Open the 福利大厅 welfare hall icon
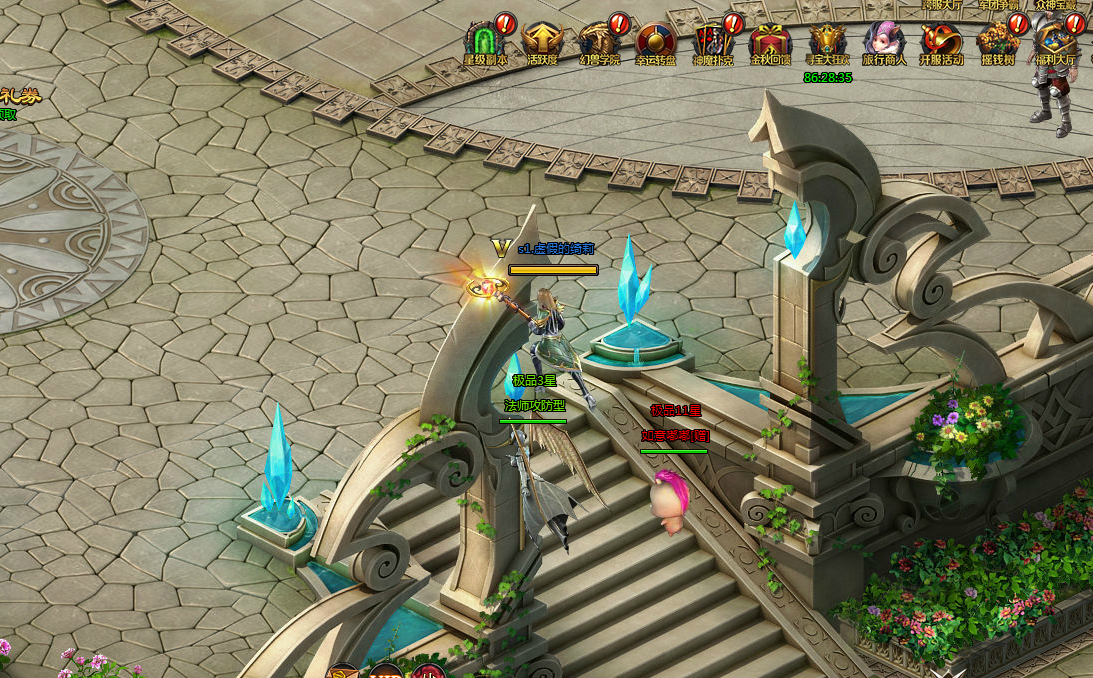The image size is (1093, 678). coord(1055,42)
